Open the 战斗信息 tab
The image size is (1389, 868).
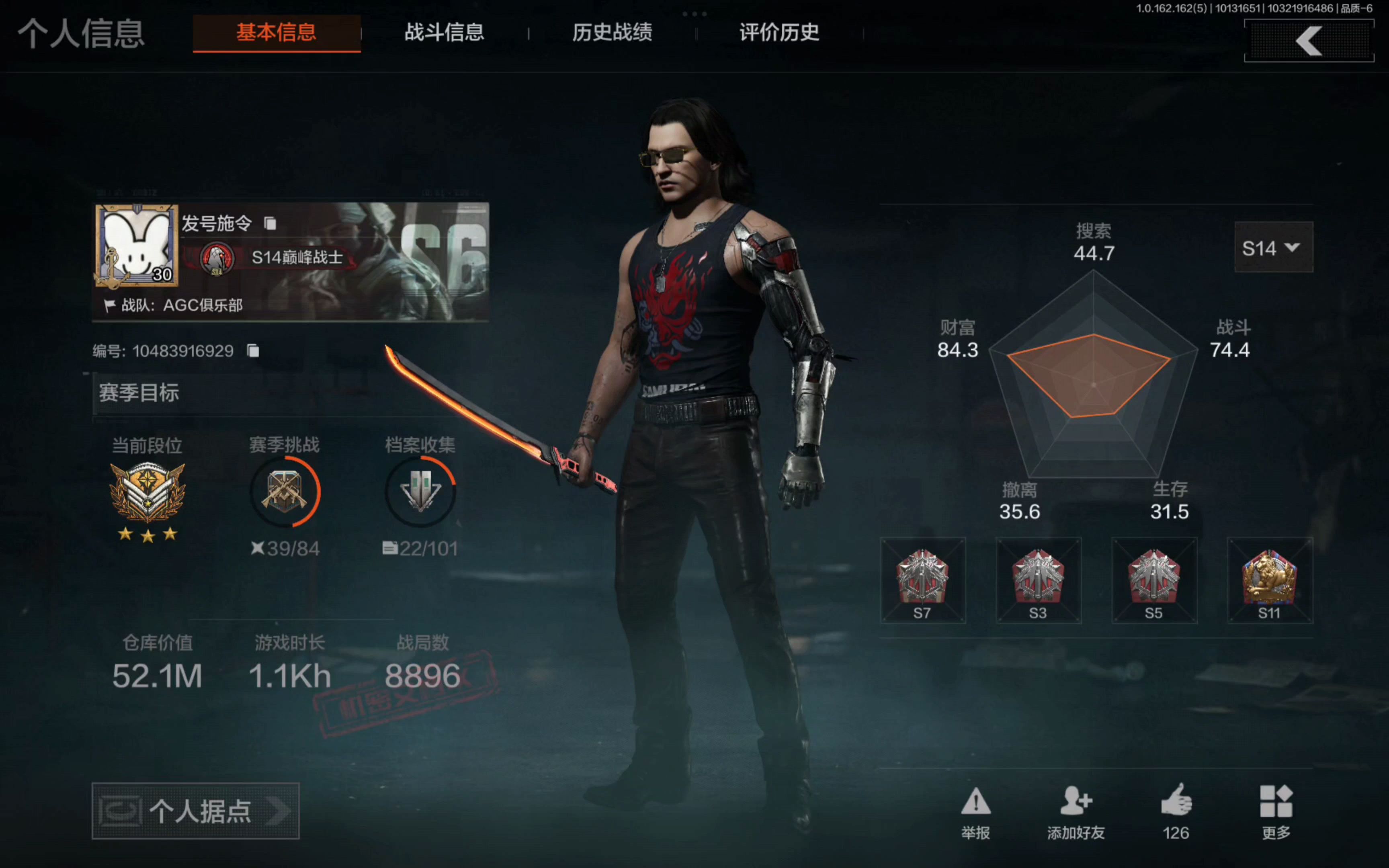coord(444,33)
